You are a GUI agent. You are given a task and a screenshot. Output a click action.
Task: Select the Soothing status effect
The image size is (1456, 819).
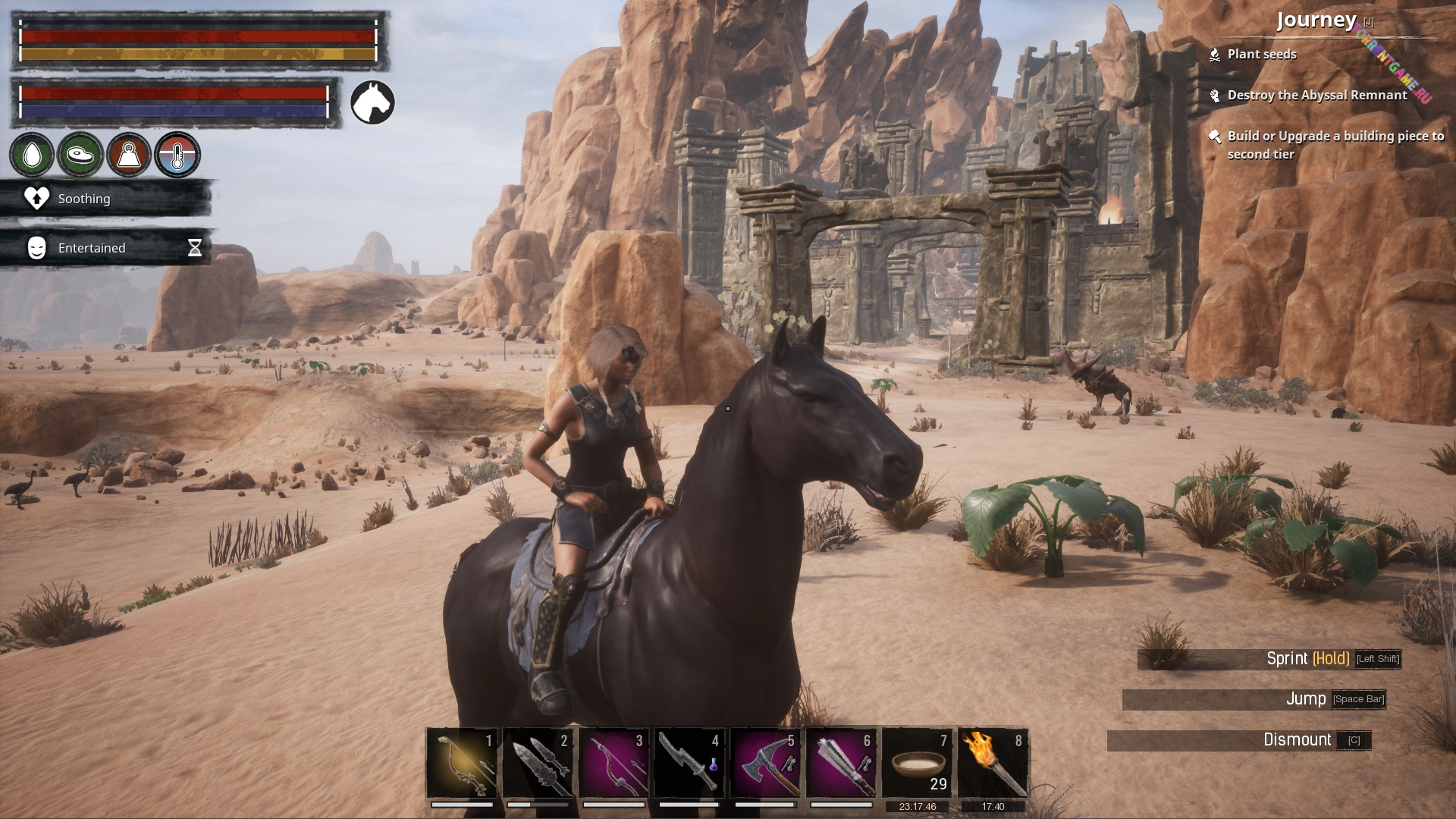(83, 199)
